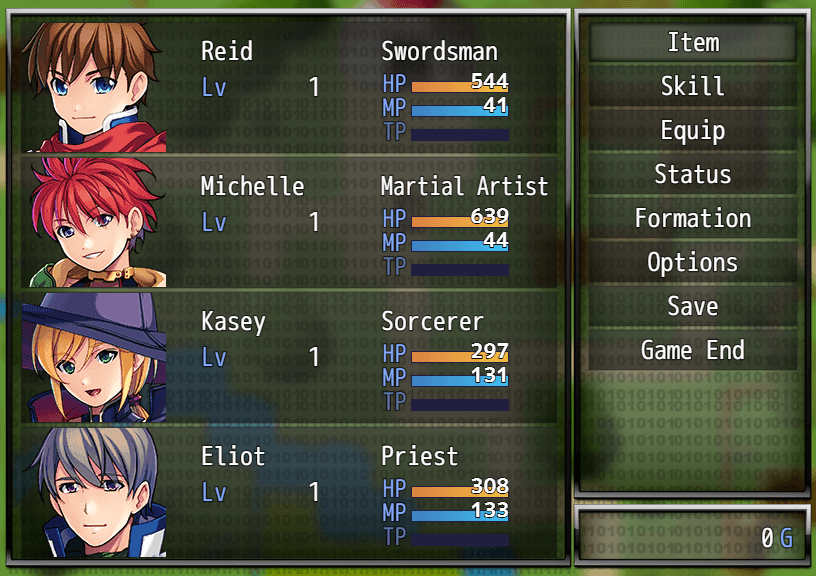
Task: Select Reid the Swordsman's party row
Action: [x=290, y=86]
